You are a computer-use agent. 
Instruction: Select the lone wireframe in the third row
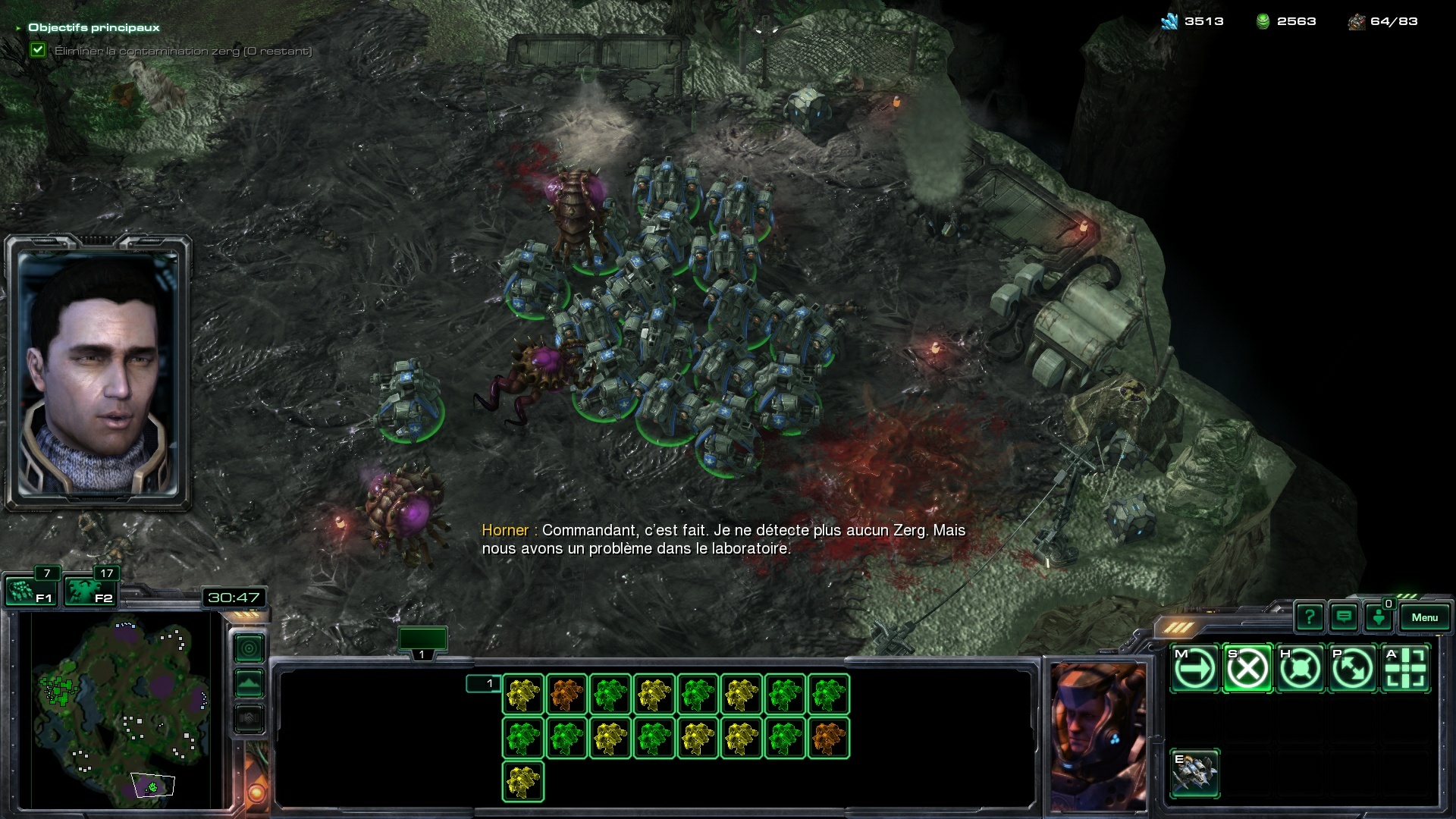[523, 781]
